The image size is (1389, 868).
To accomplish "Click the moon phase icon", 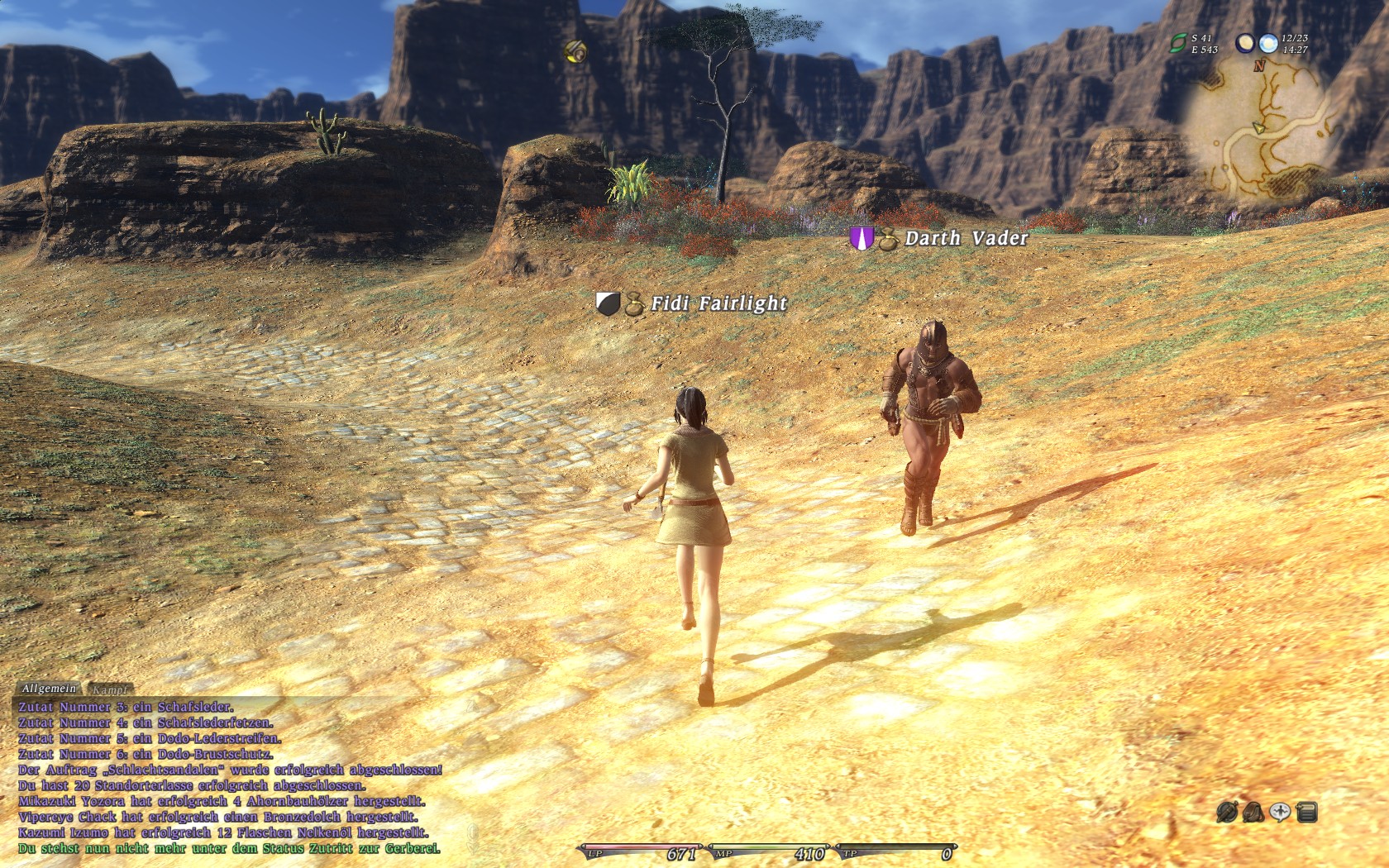I will pos(1245,43).
